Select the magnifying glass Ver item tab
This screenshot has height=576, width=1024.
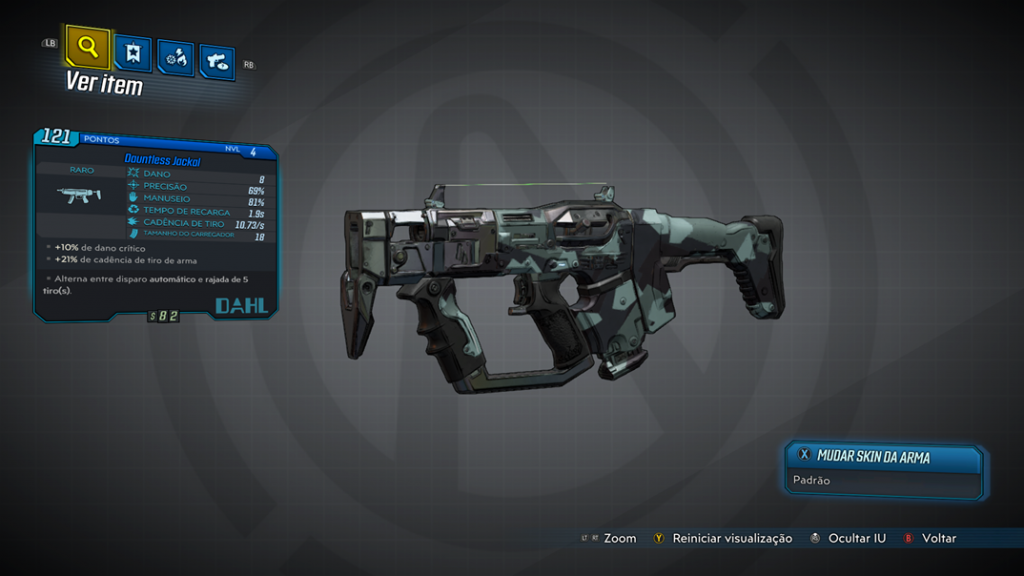click(88, 46)
